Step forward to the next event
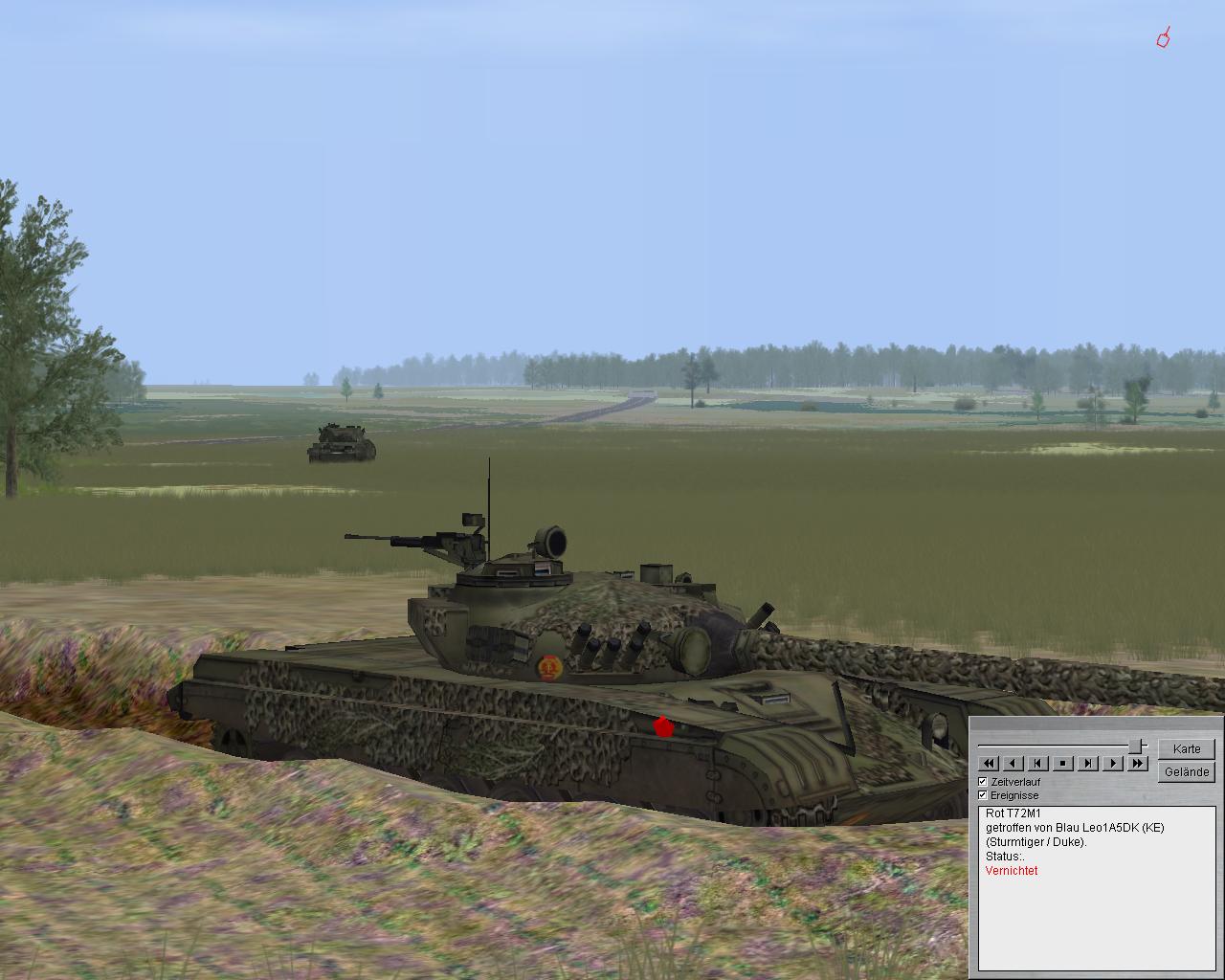 1088,763
